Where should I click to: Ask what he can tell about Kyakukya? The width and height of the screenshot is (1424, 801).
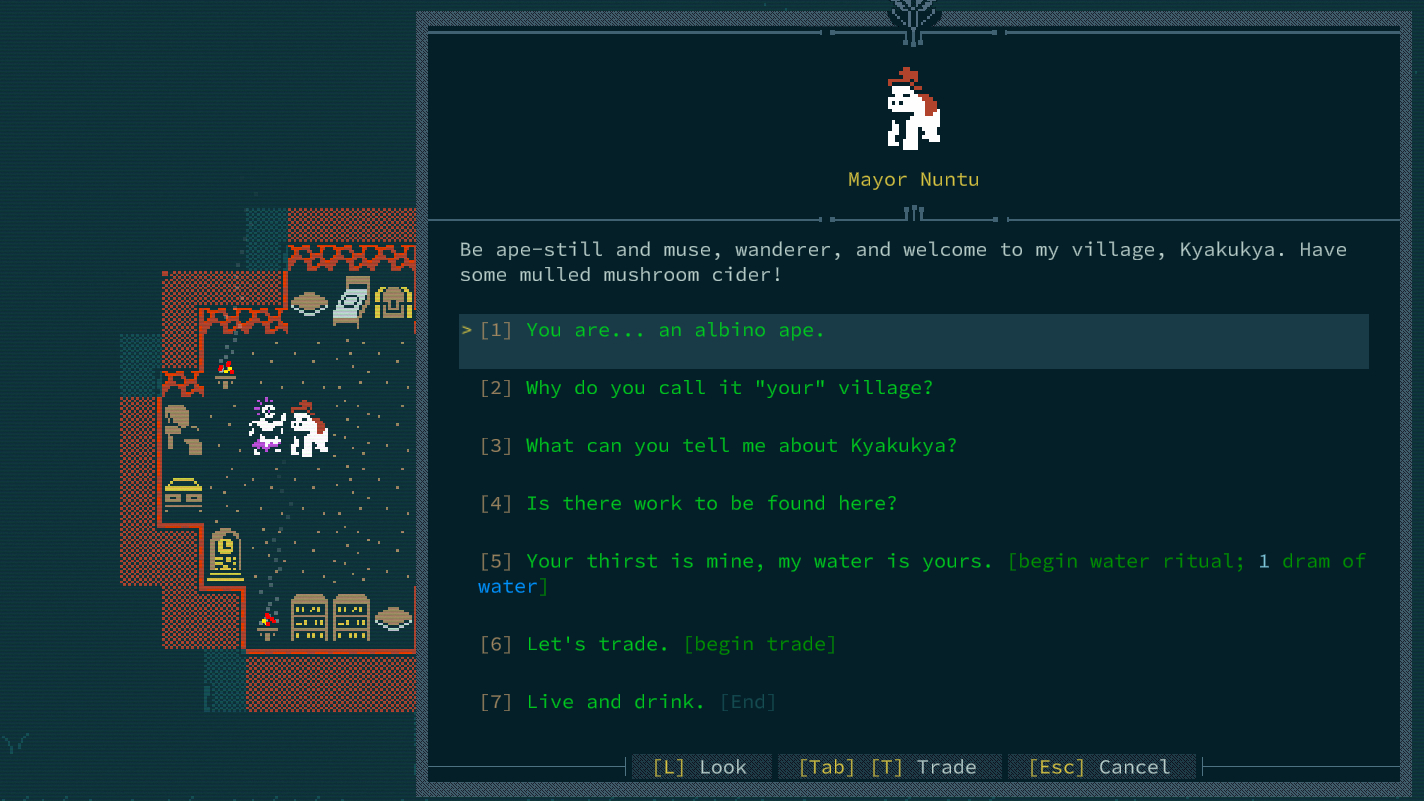pos(741,446)
